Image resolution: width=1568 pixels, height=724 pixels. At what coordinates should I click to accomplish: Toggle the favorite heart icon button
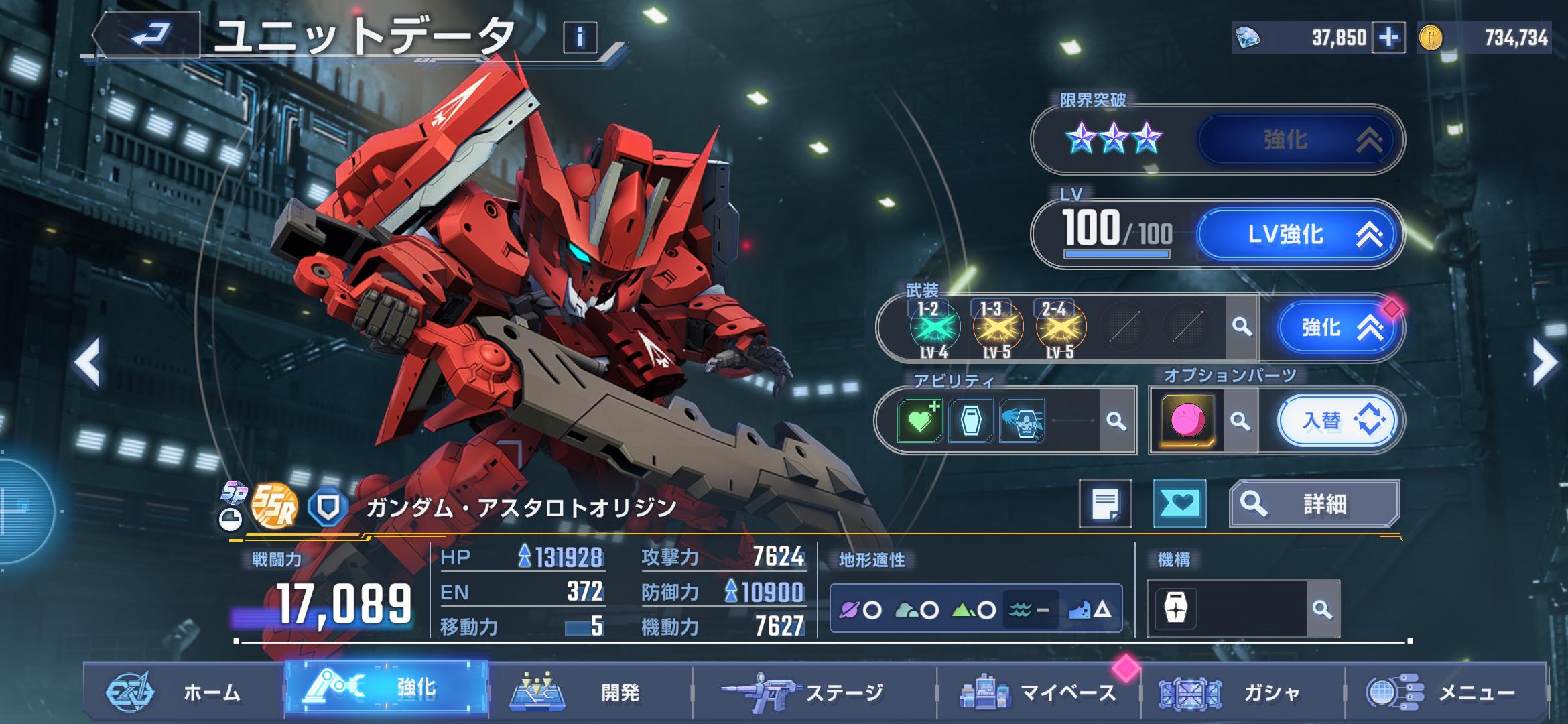[x=1179, y=503]
